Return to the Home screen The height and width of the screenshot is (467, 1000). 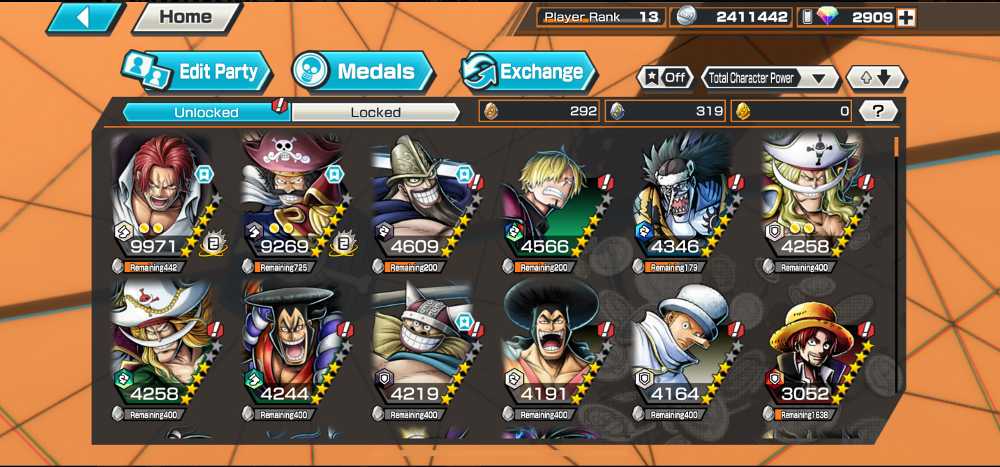186,17
